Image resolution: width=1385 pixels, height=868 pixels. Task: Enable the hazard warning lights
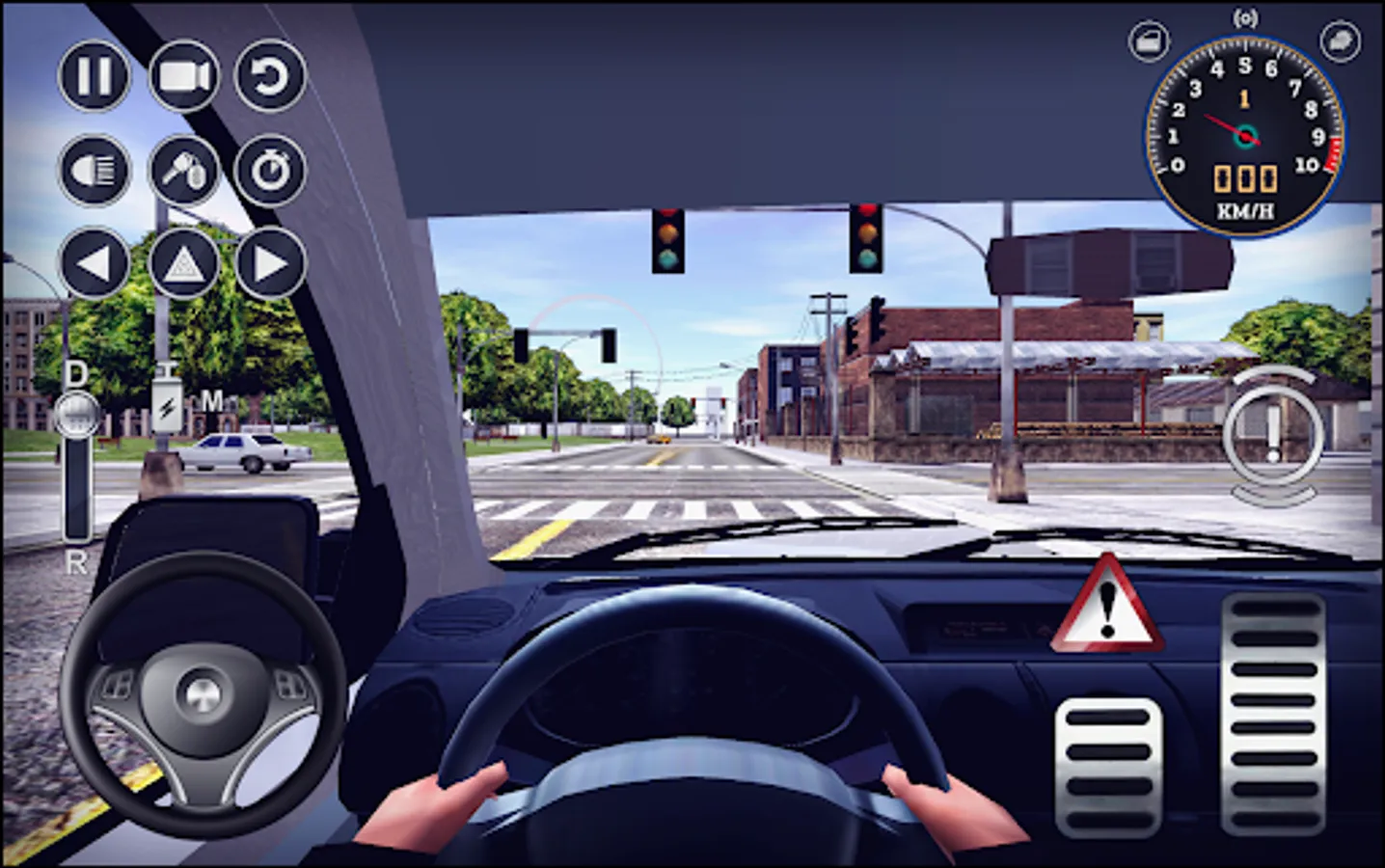[x=183, y=262]
